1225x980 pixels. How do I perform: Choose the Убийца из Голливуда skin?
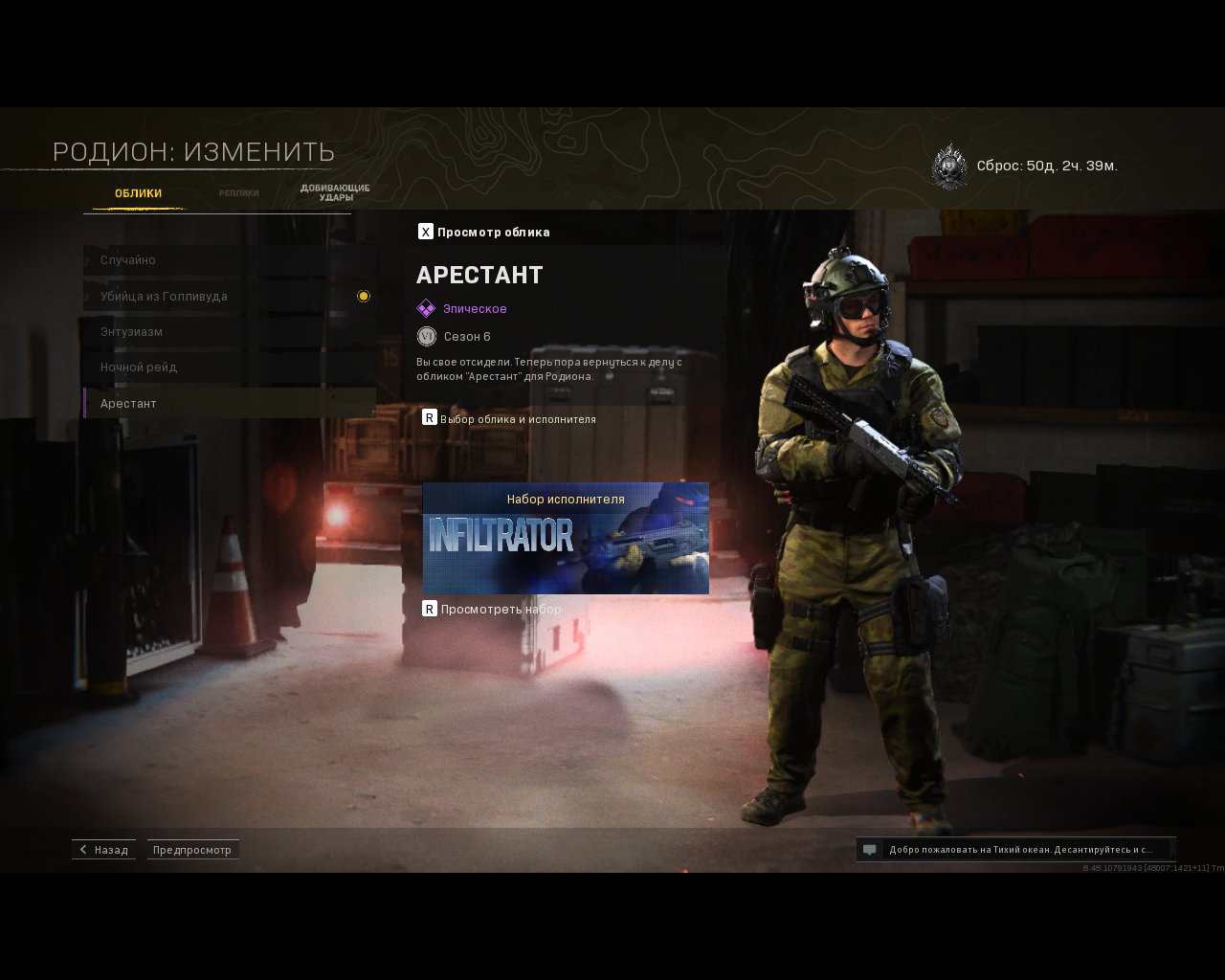(230, 297)
